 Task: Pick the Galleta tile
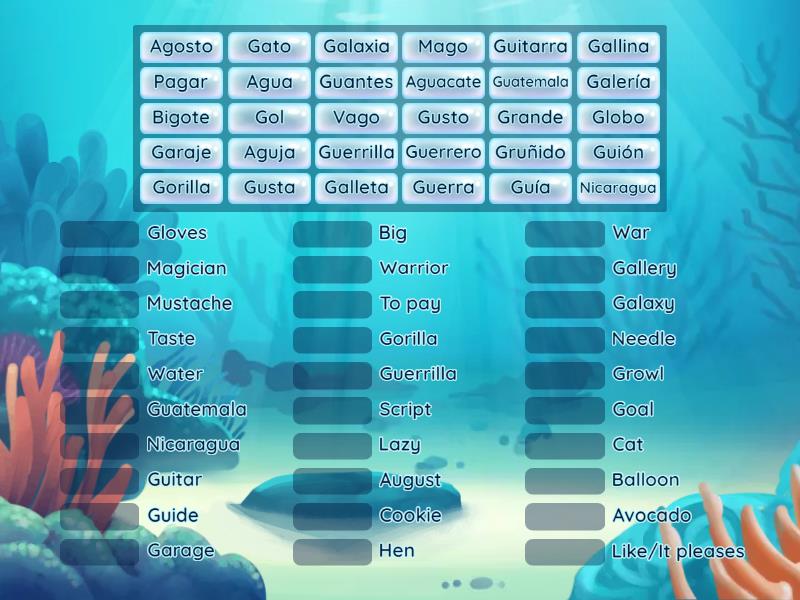click(356, 188)
